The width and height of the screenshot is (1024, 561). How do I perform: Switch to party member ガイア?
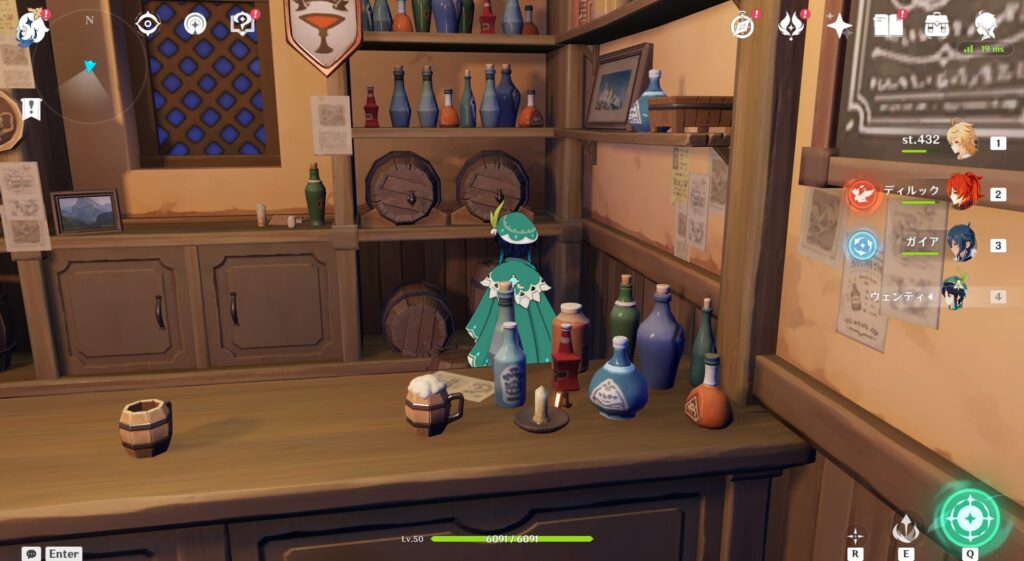coord(961,244)
